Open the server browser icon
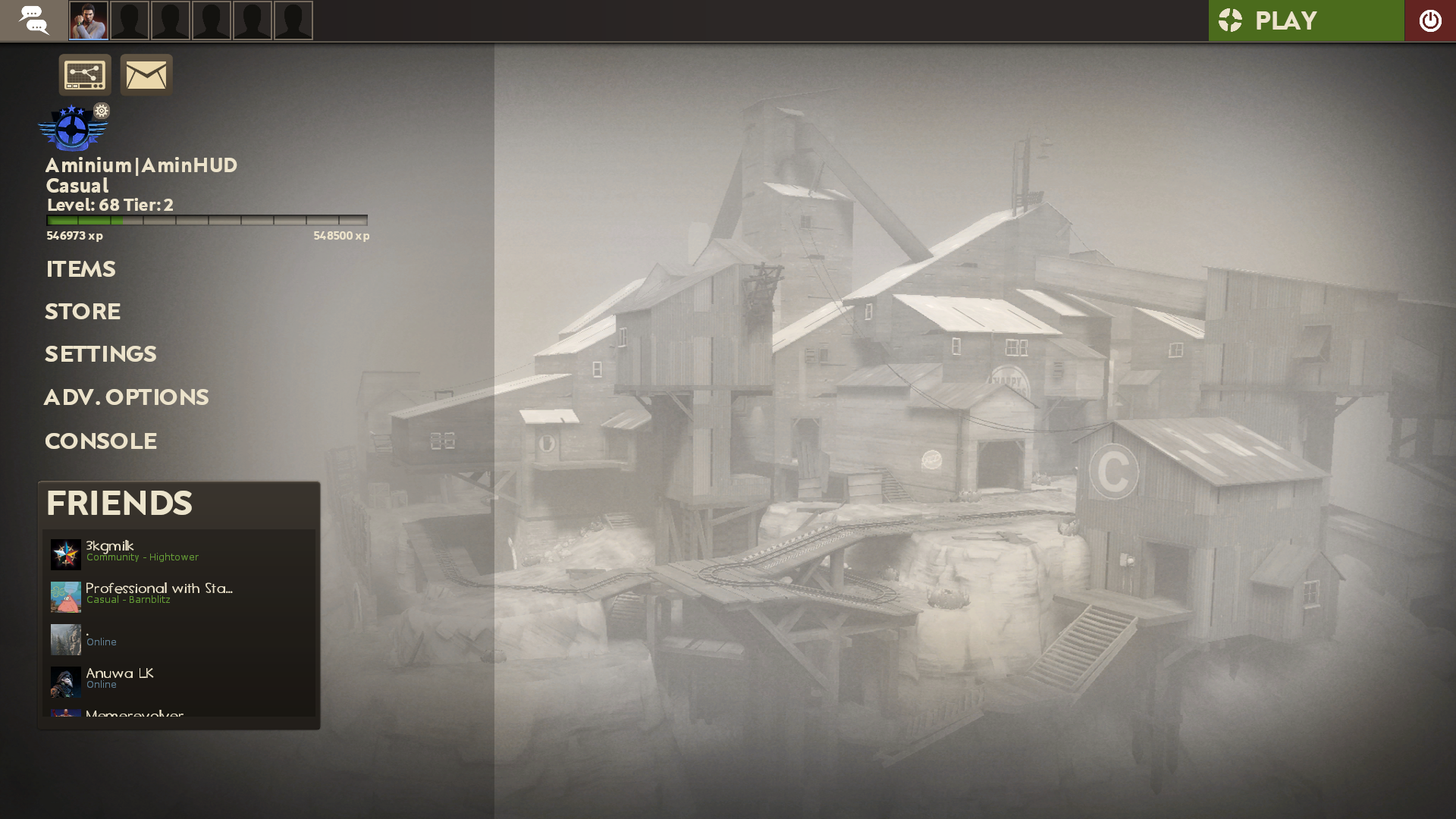Viewport: 1456px width, 819px height. (85, 74)
